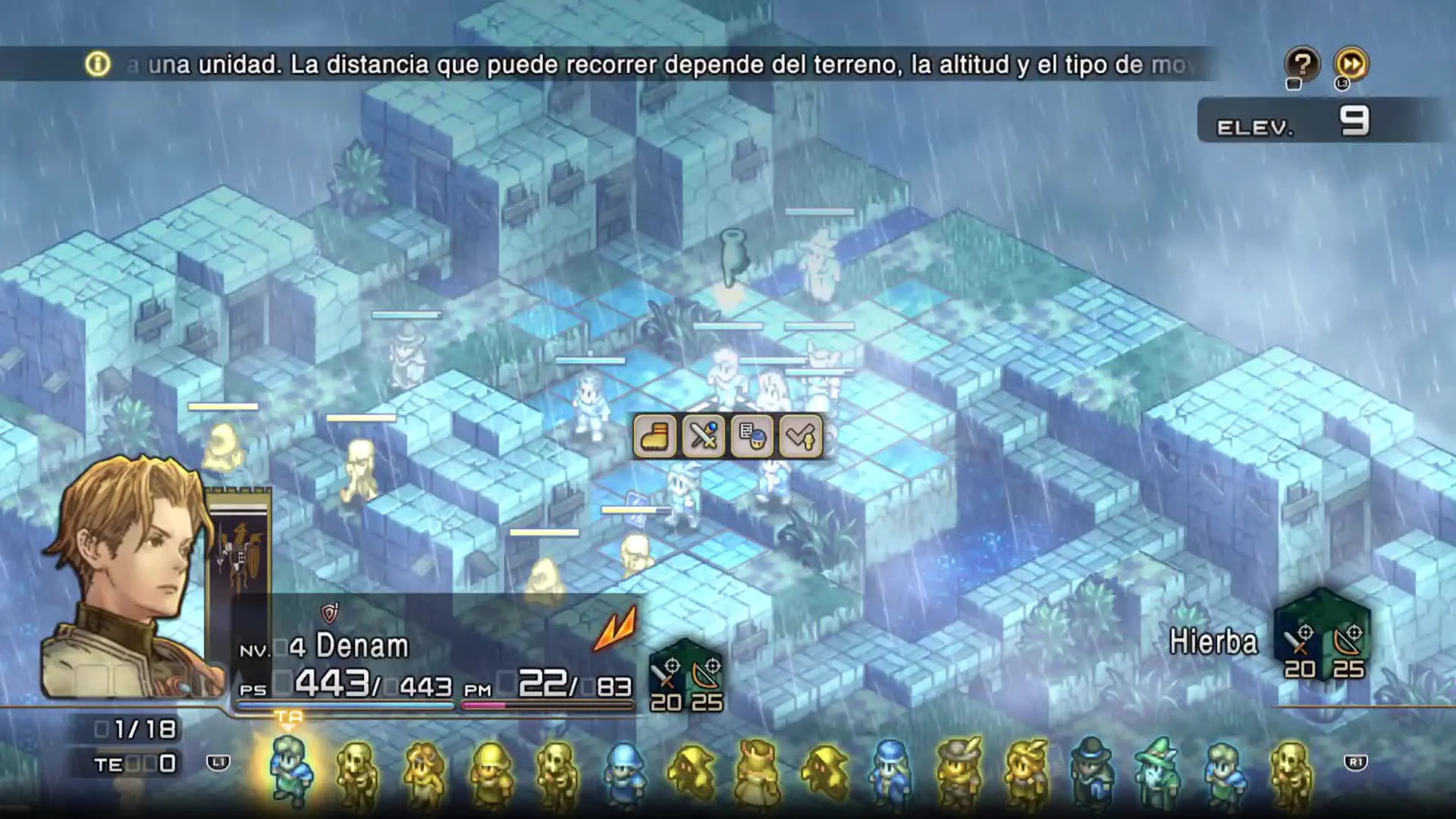The height and width of the screenshot is (819, 1456).
Task: Toggle the fast-forward speed button
Action: (x=1351, y=64)
